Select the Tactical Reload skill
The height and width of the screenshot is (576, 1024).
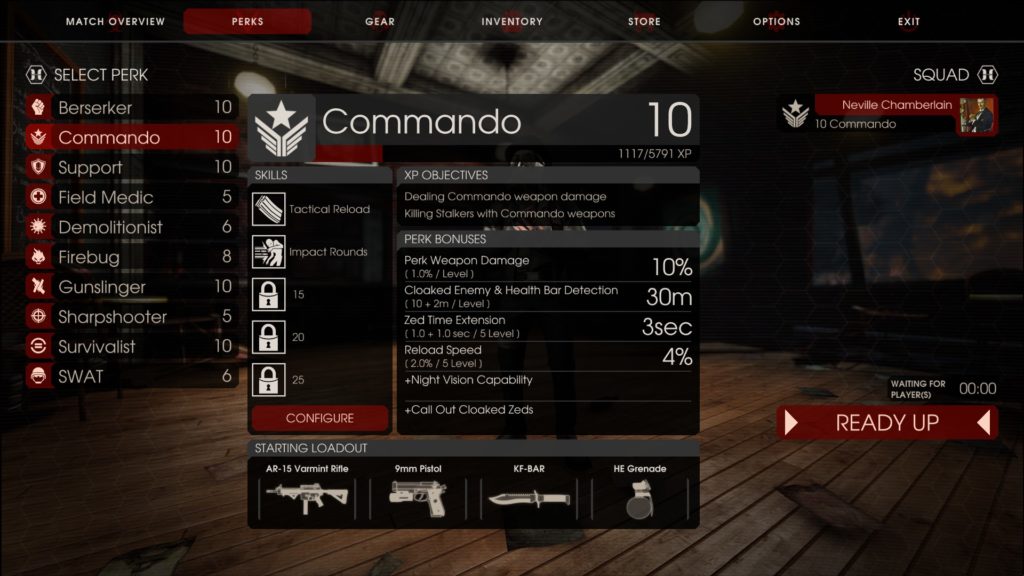tap(320, 209)
